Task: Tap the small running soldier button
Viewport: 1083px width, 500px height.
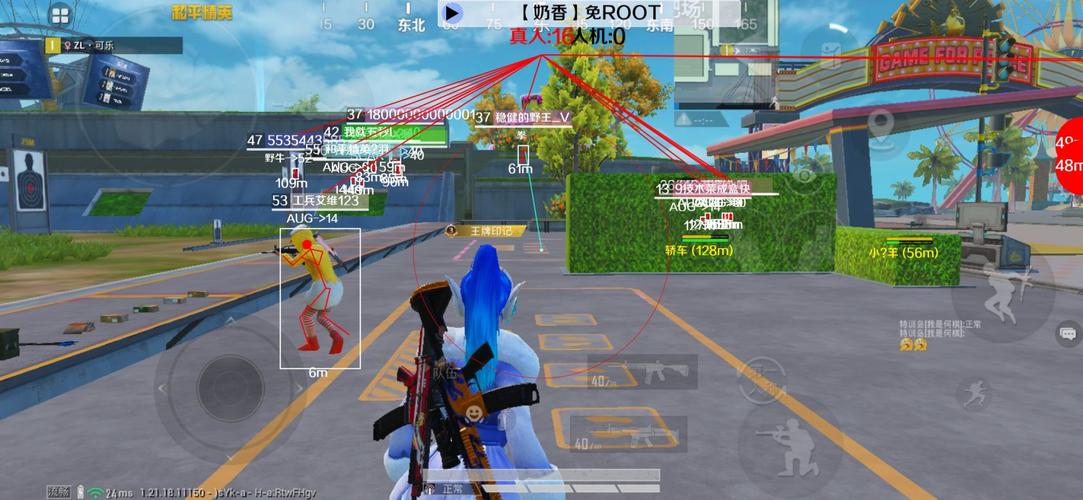Action: coord(973,394)
